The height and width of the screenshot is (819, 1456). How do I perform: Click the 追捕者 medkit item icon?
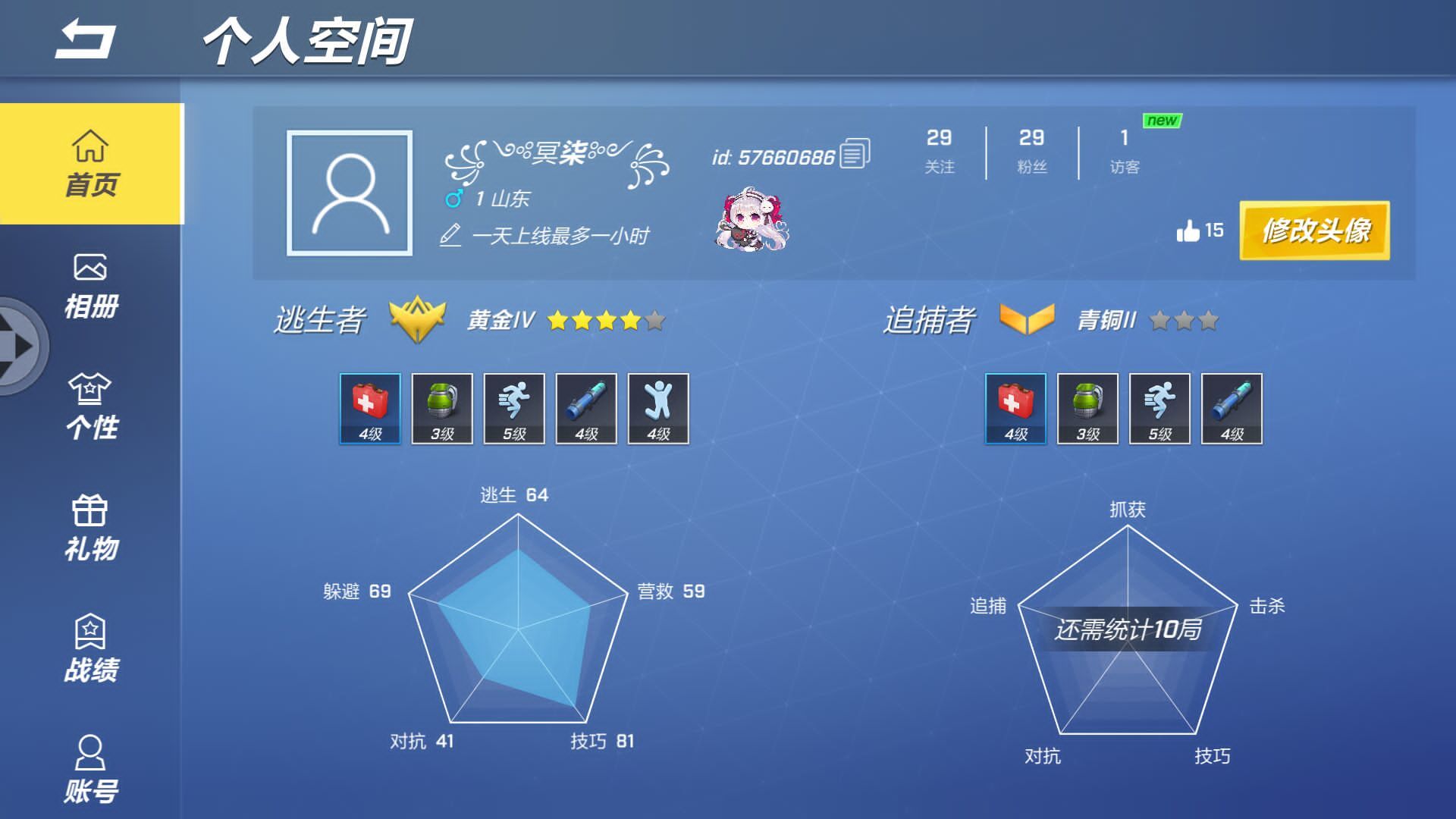[1015, 409]
